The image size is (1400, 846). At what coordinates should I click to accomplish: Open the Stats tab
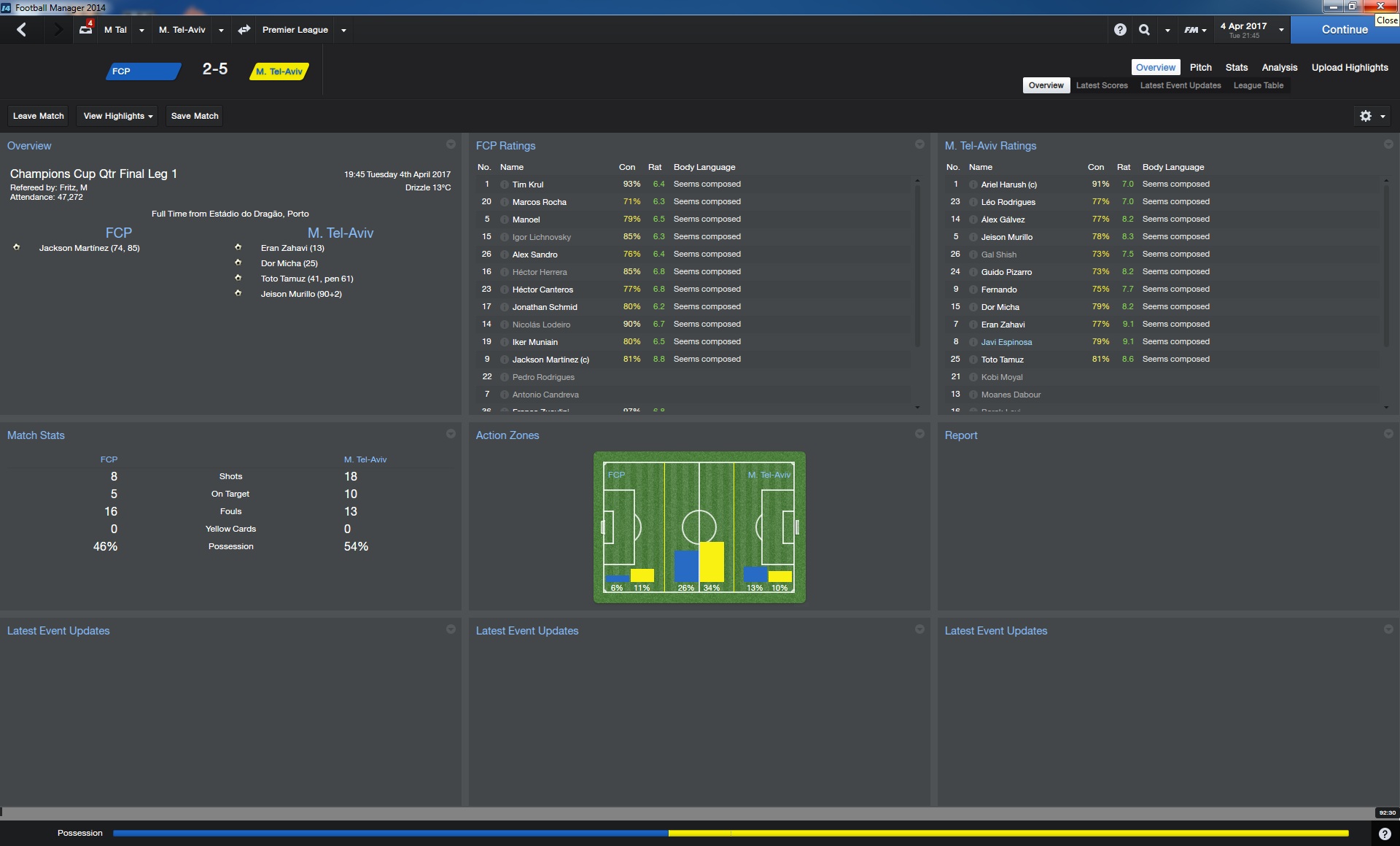pyautogui.click(x=1236, y=67)
